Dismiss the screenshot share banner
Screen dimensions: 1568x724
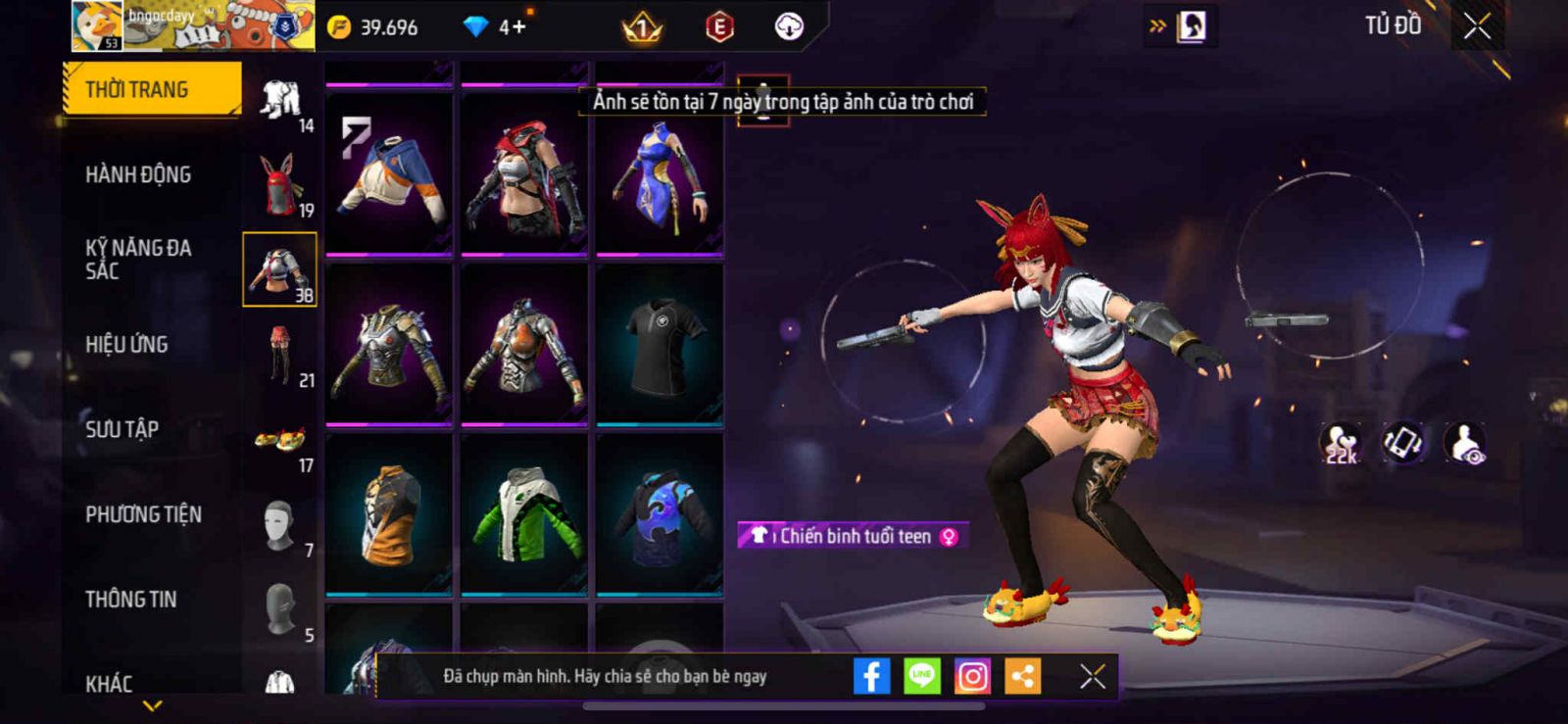click(x=1092, y=676)
